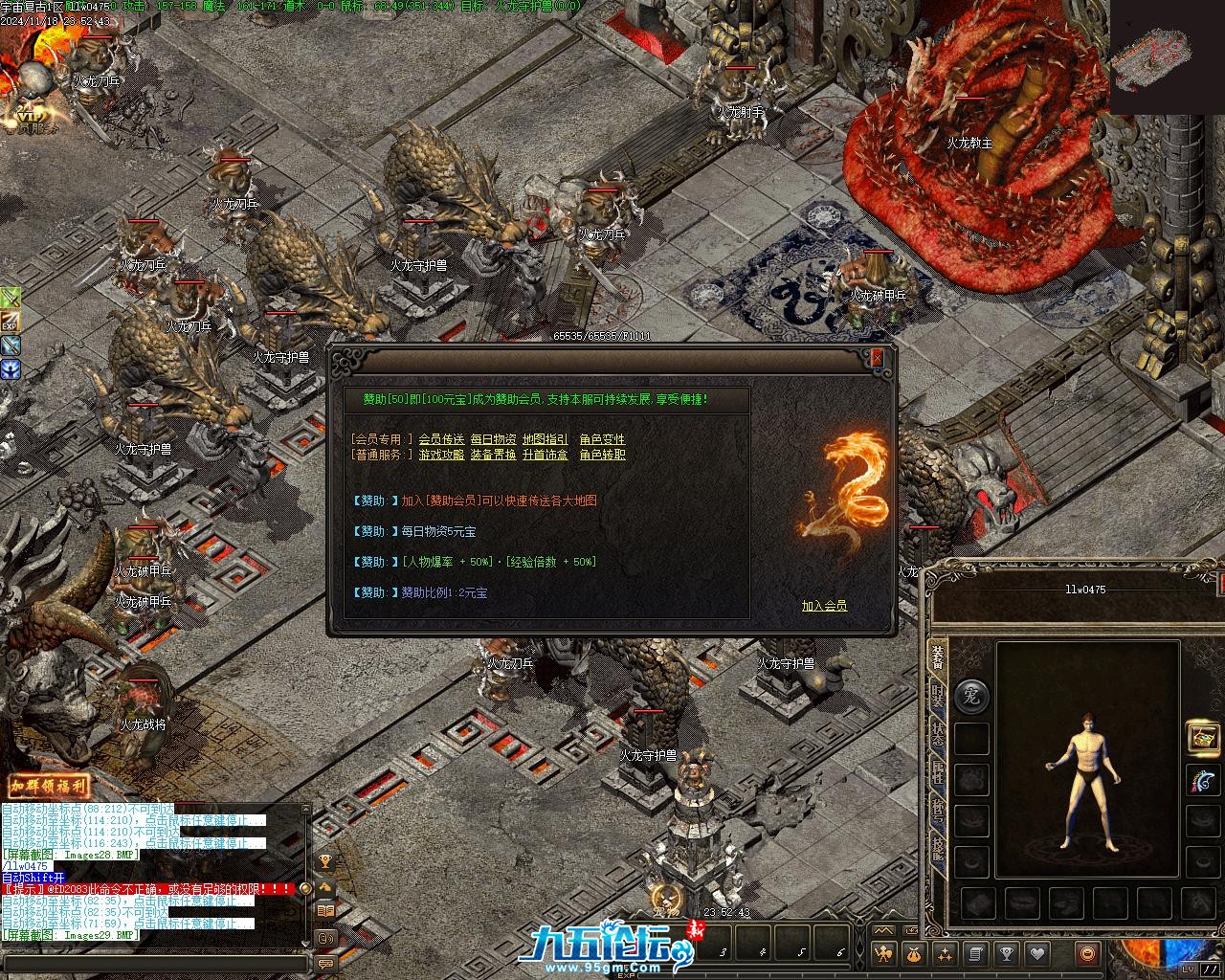Open the 地图指引 map guide link
Viewport: 1225px width, 980px height.
[545, 439]
